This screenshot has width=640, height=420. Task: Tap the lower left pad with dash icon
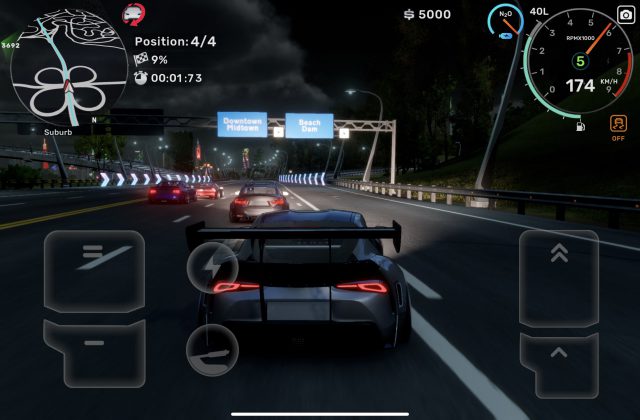click(93, 351)
